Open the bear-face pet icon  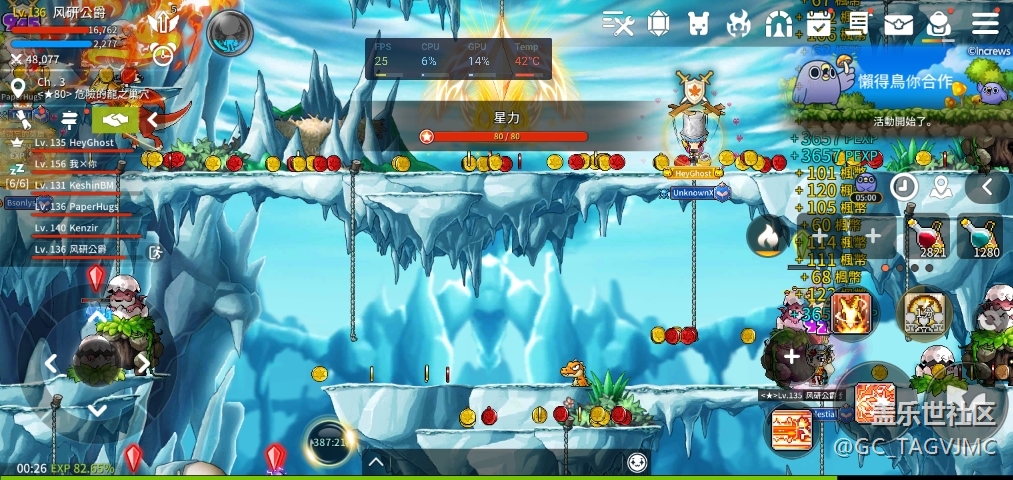tap(699, 23)
